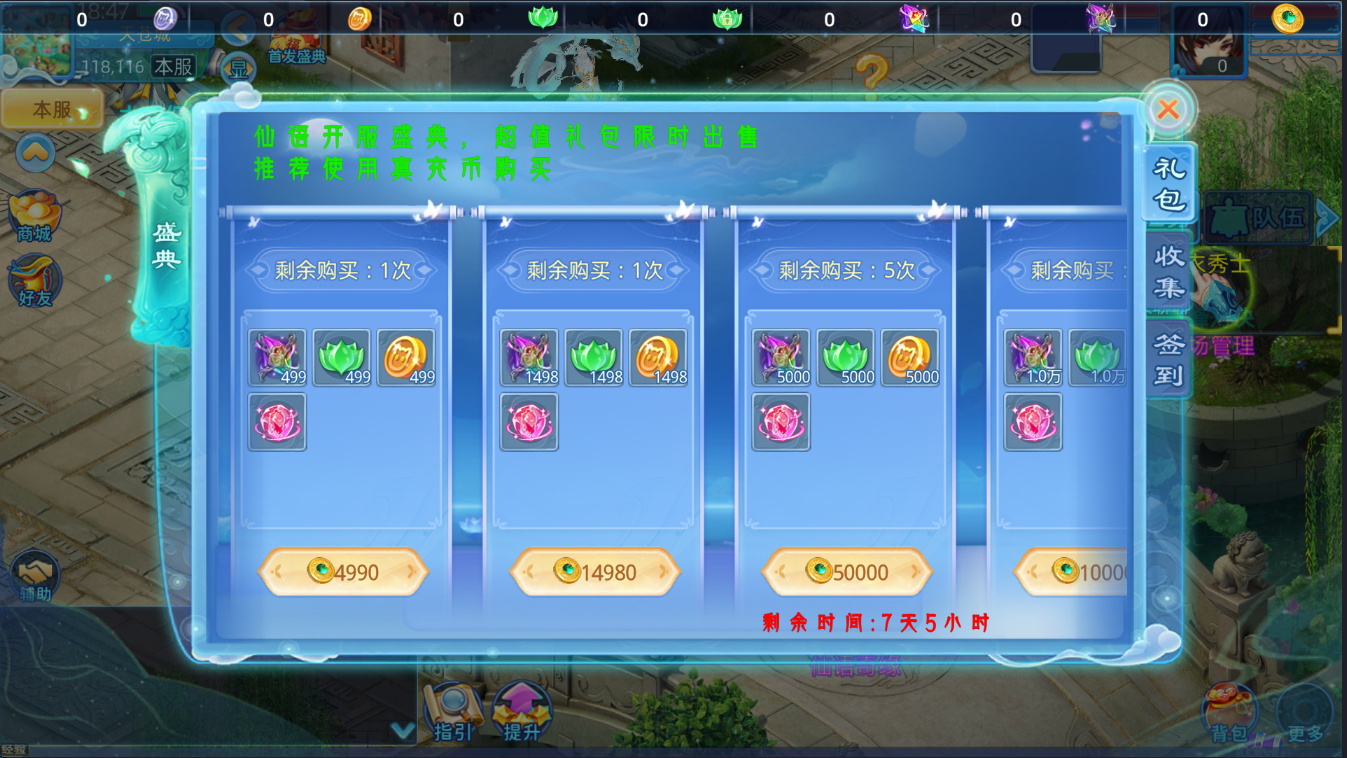1347x758 pixels.
Task: Open the 首发盛典 event icon
Action: 295,40
